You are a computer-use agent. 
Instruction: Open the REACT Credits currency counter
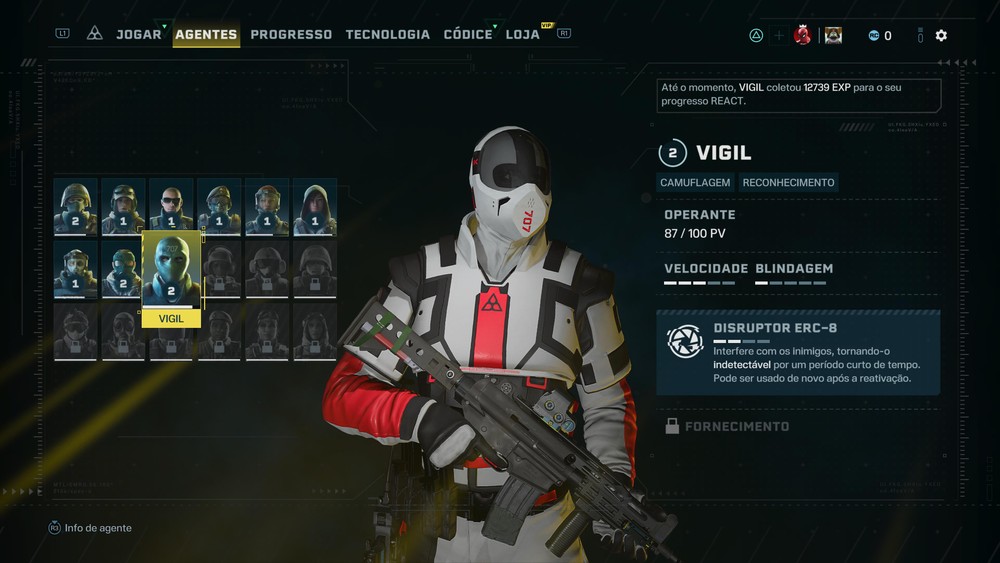coord(879,36)
